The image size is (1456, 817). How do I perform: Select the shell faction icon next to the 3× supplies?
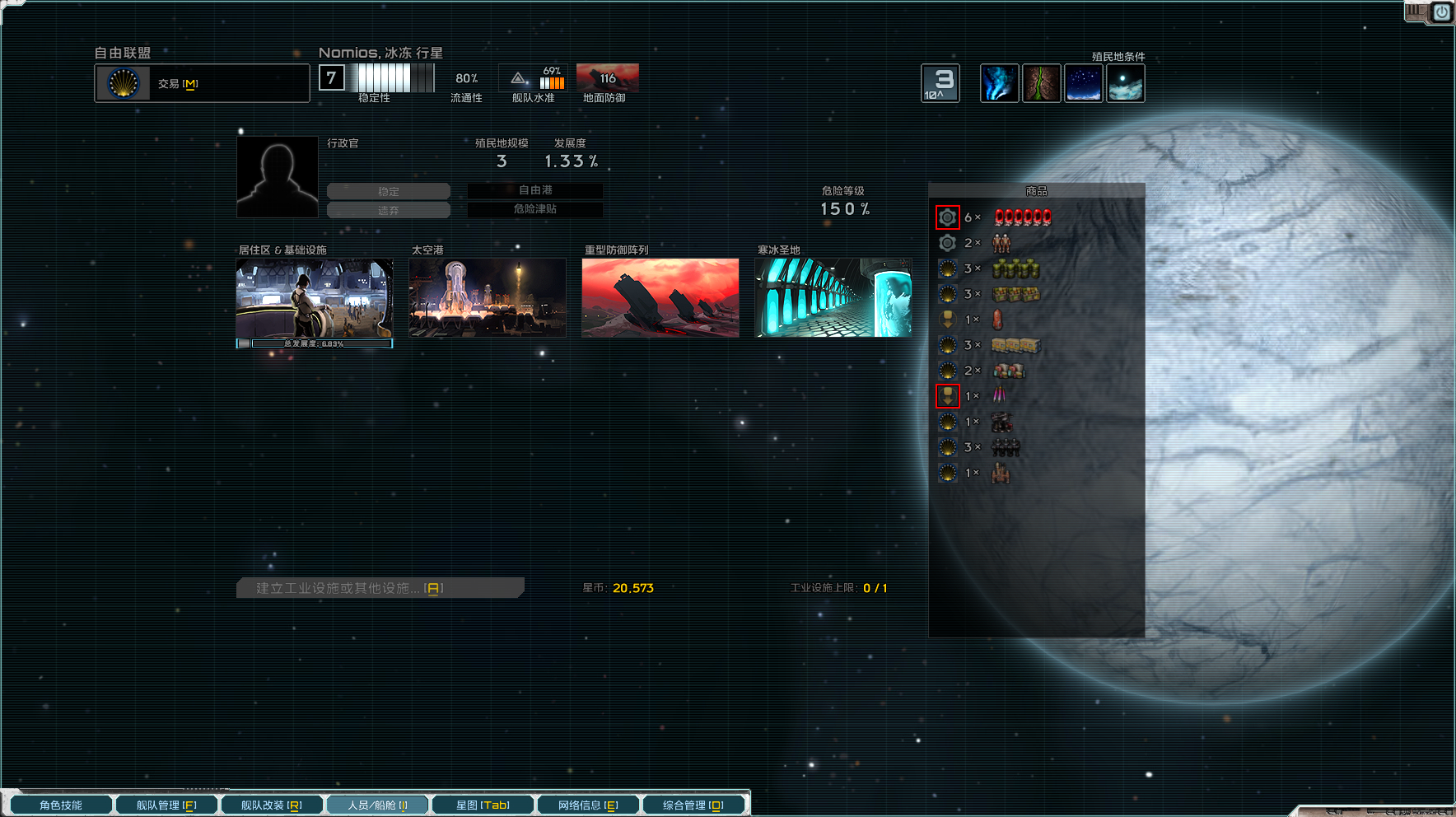pyautogui.click(x=946, y=268)
